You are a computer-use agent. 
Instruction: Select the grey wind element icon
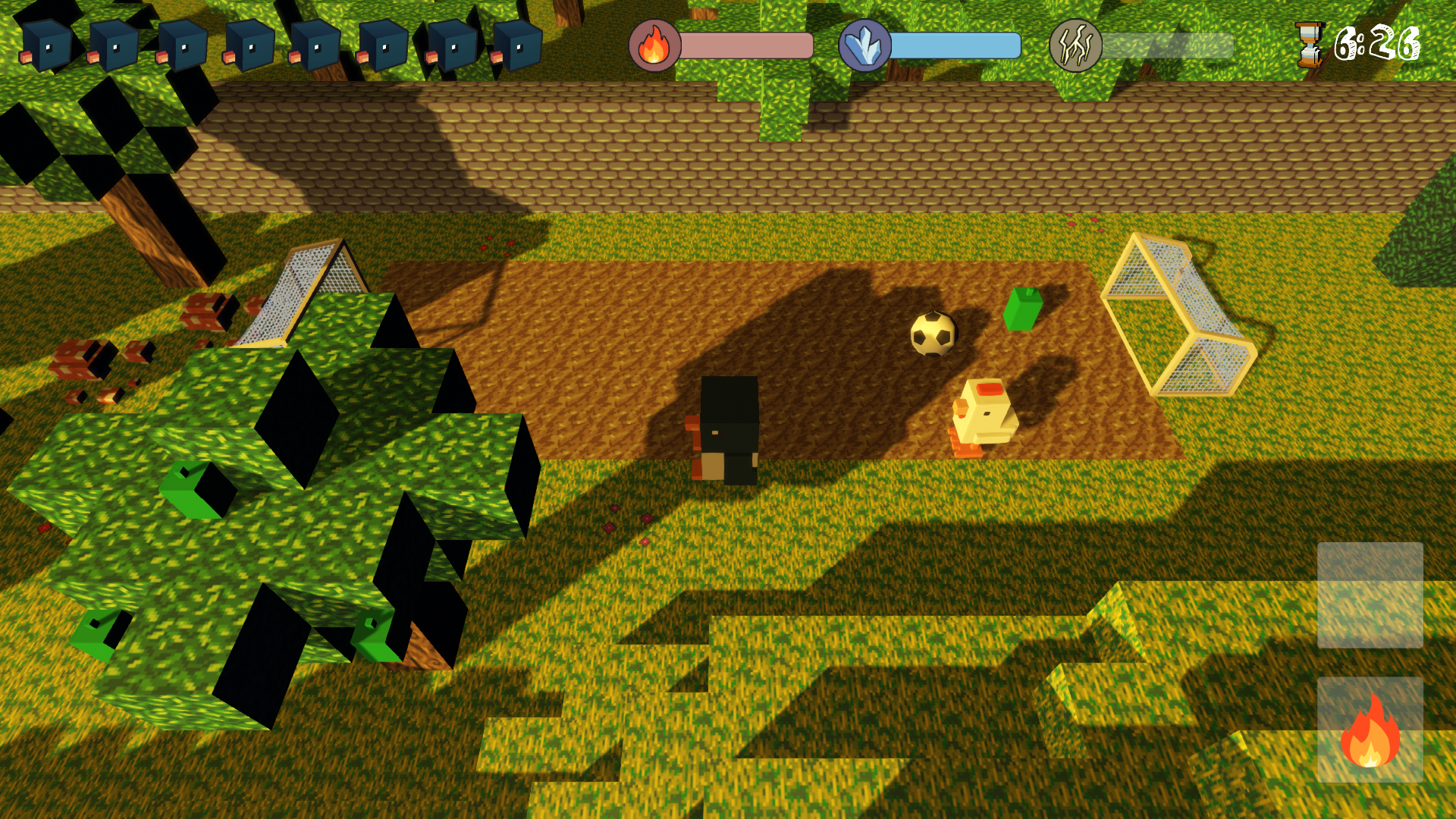pos(1075,45)
